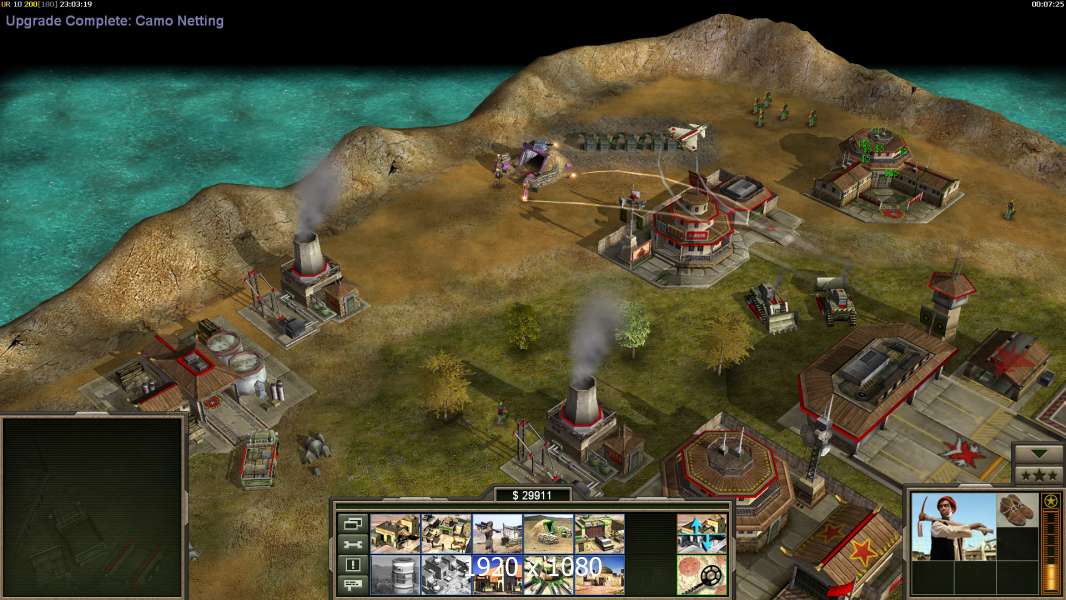Build a Stinger Site from the command bar
1066x600 pixels.
tap(497, 533)
